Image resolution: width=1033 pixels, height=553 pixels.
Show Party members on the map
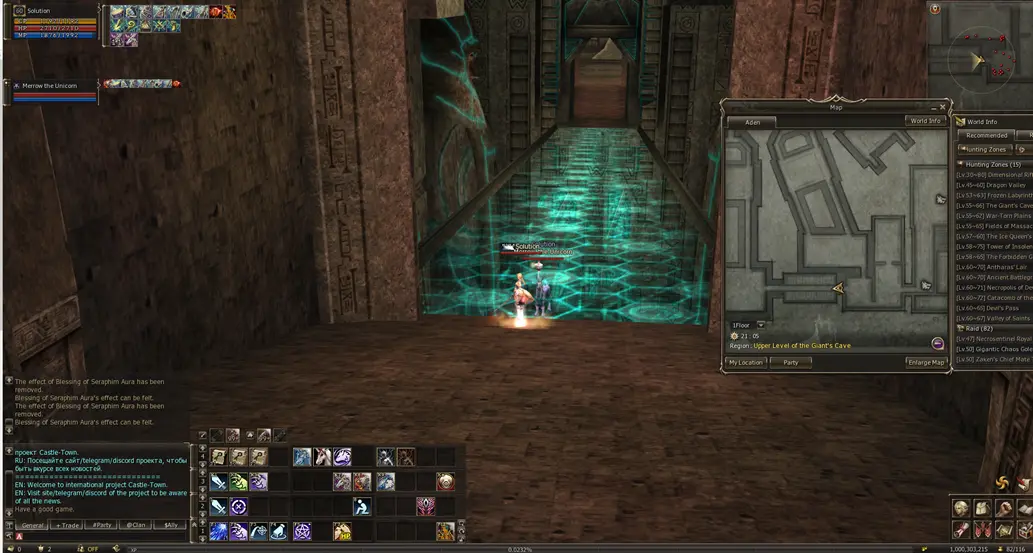point(791,362)
